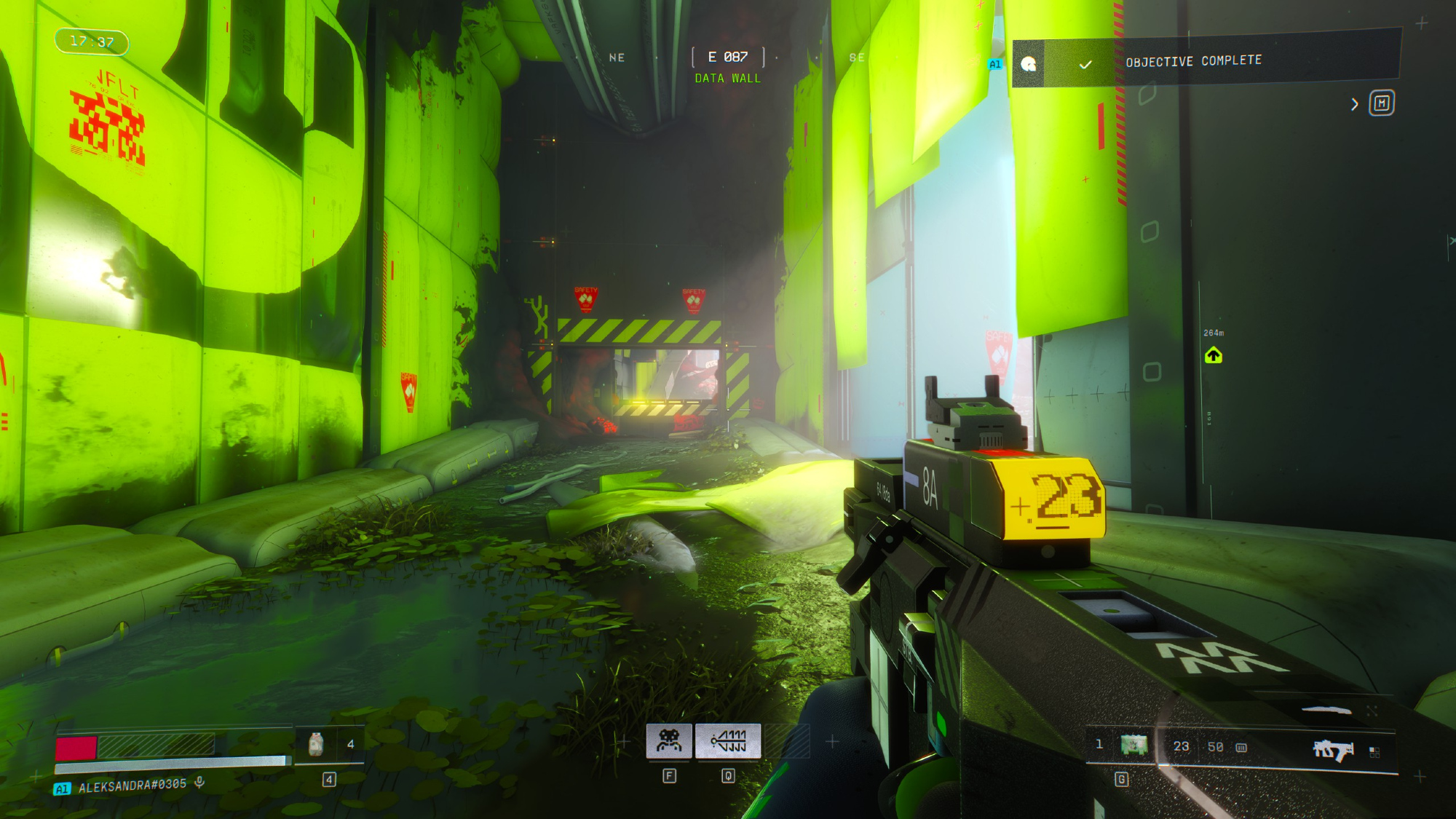The width and height of the screenshot is (1456, 819).
Task: Open the map icon below the objective banner
Action: point(1381,103)
